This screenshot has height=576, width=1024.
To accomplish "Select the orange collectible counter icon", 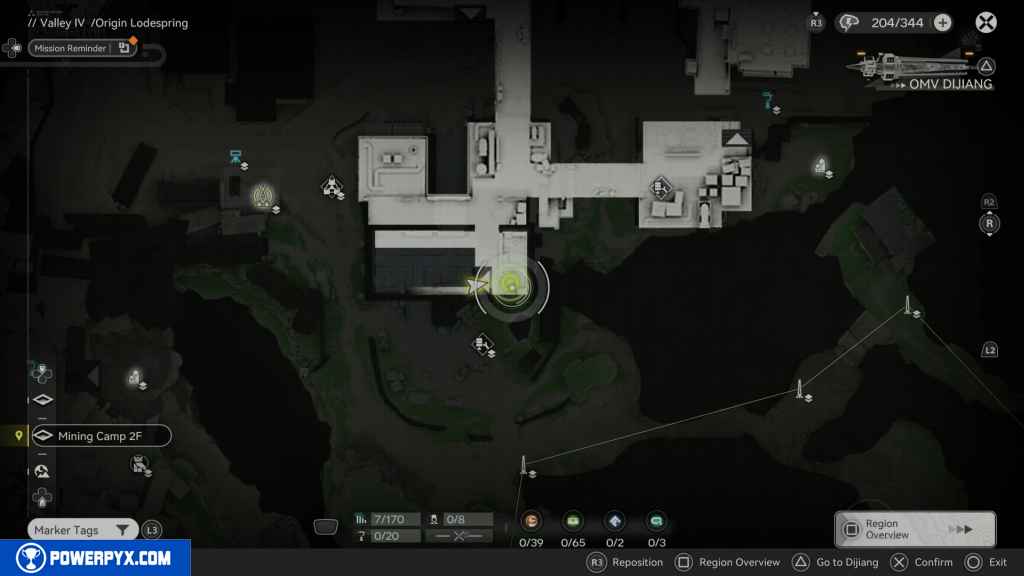I will click(x=531, y=520).
